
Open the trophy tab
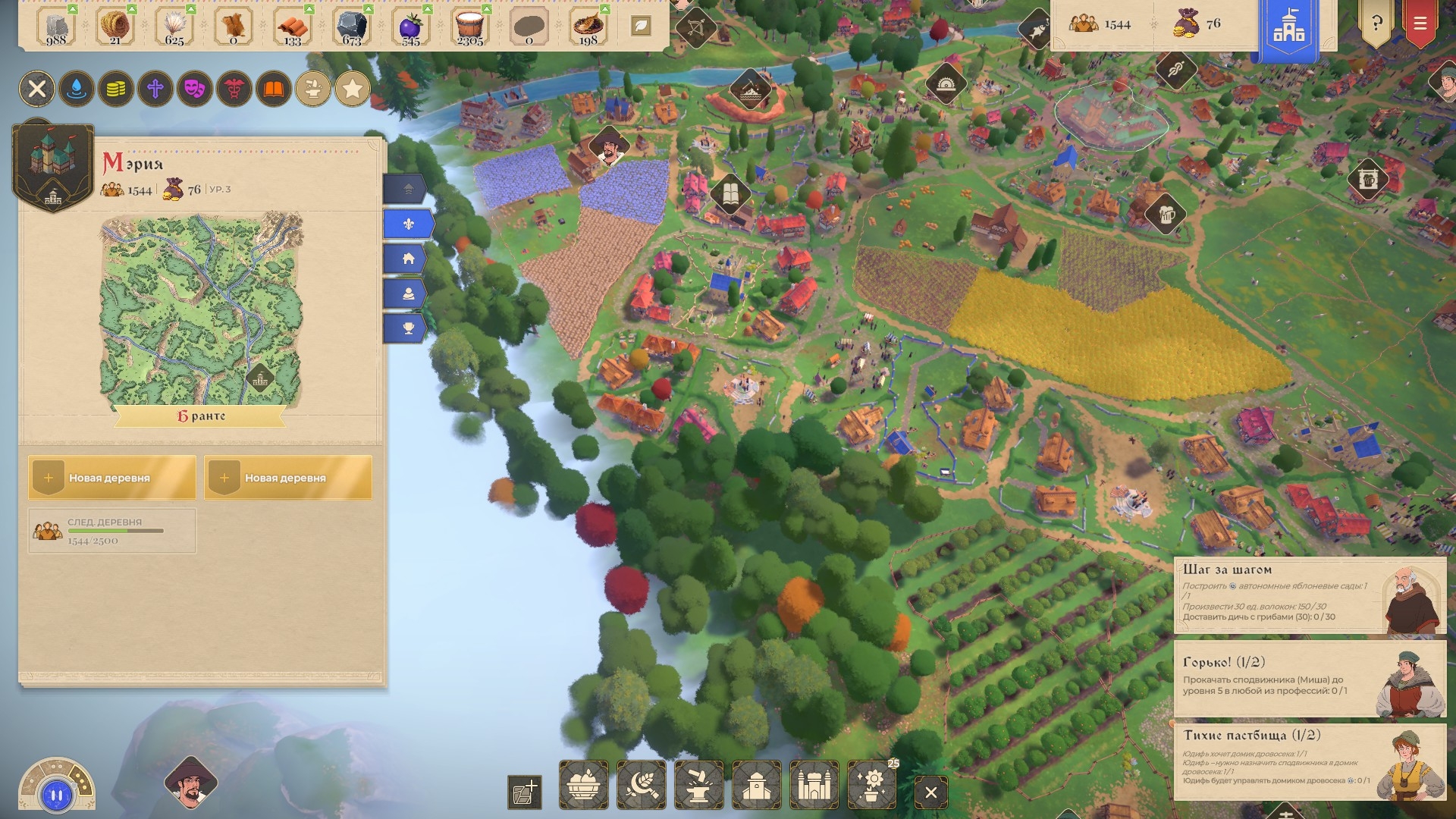[x=408, y=328]
